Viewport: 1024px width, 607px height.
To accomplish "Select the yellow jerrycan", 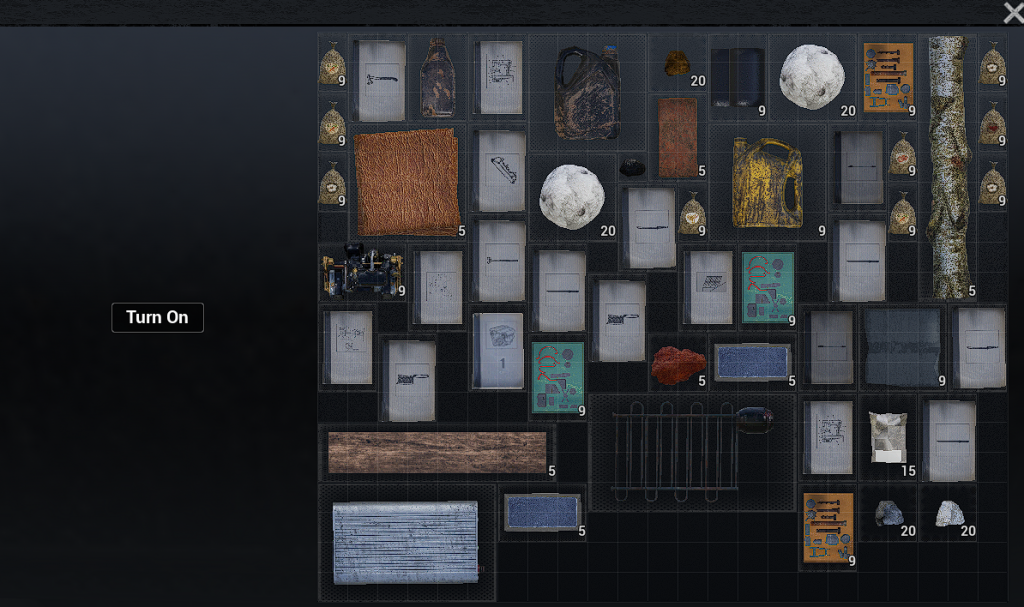I will click(x=767, y=182).
